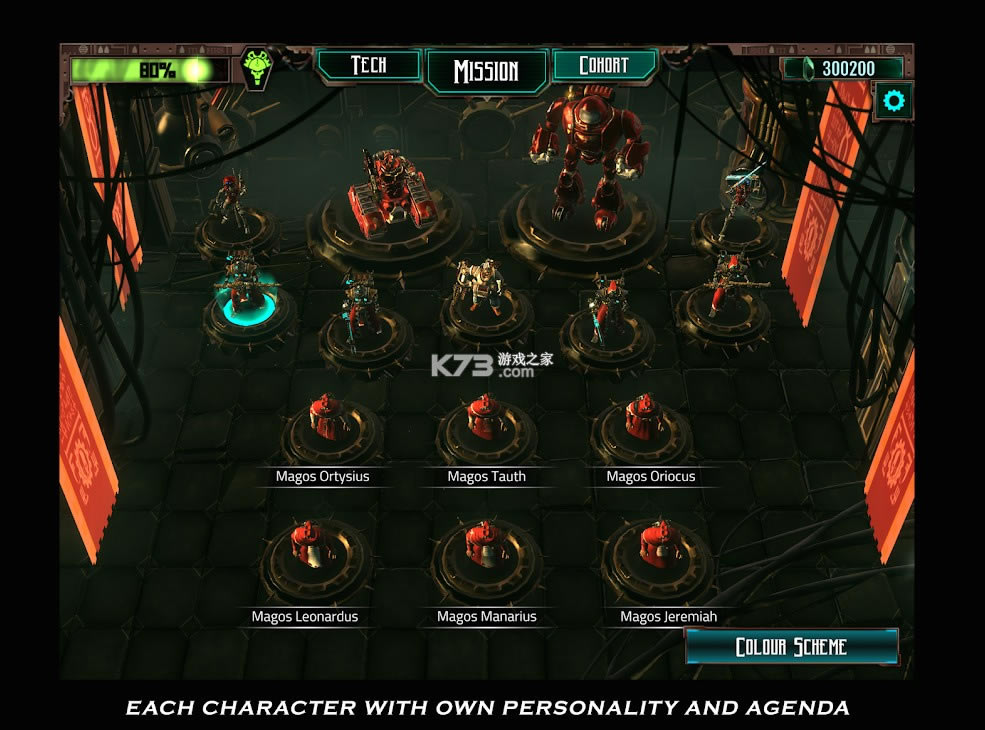Click the green skull cog emblem
Screen dimensions: 985x730
point(257,68)
